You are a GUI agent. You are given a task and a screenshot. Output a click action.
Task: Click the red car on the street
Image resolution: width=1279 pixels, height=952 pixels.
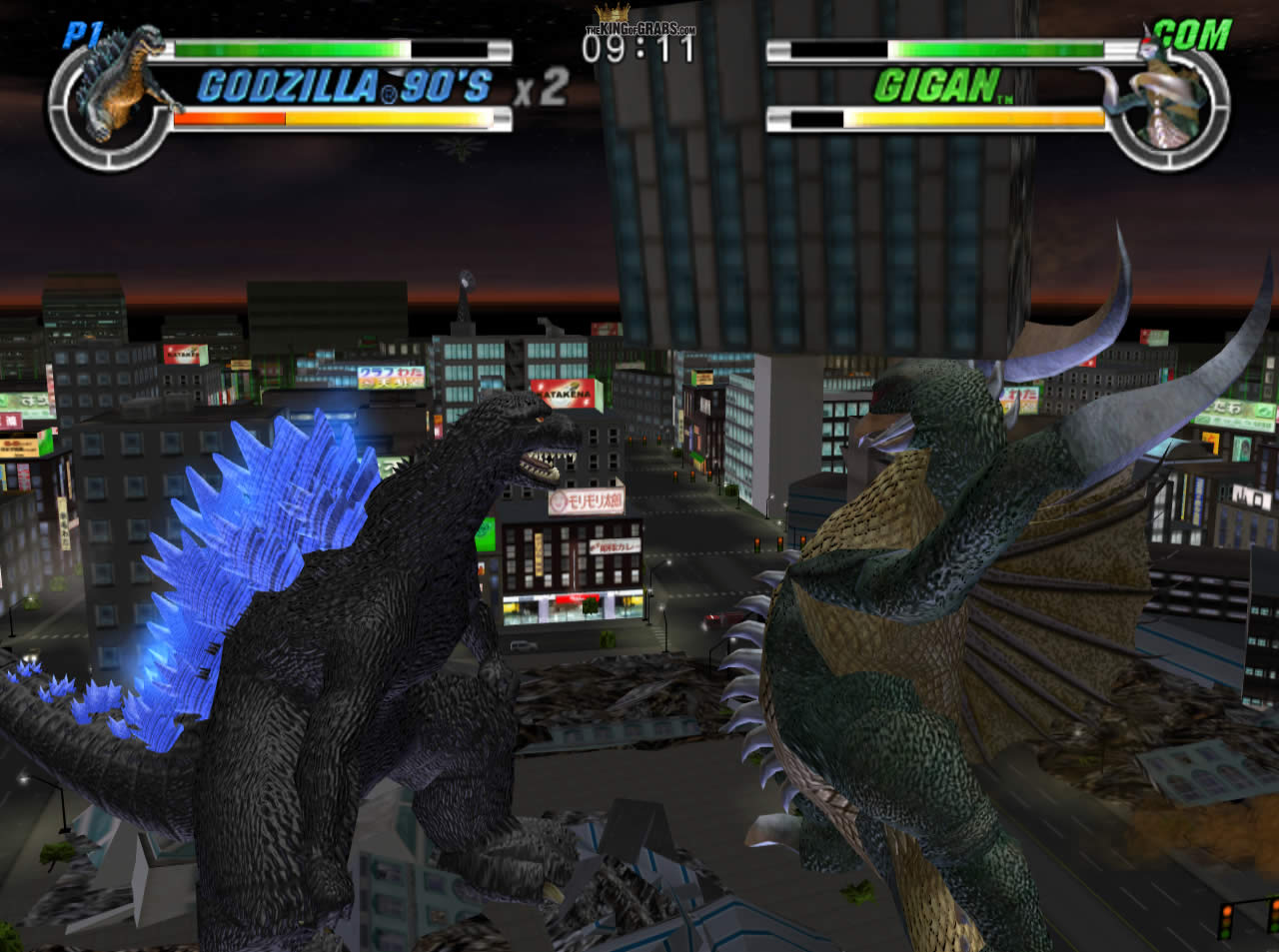(x=717, y=616)
